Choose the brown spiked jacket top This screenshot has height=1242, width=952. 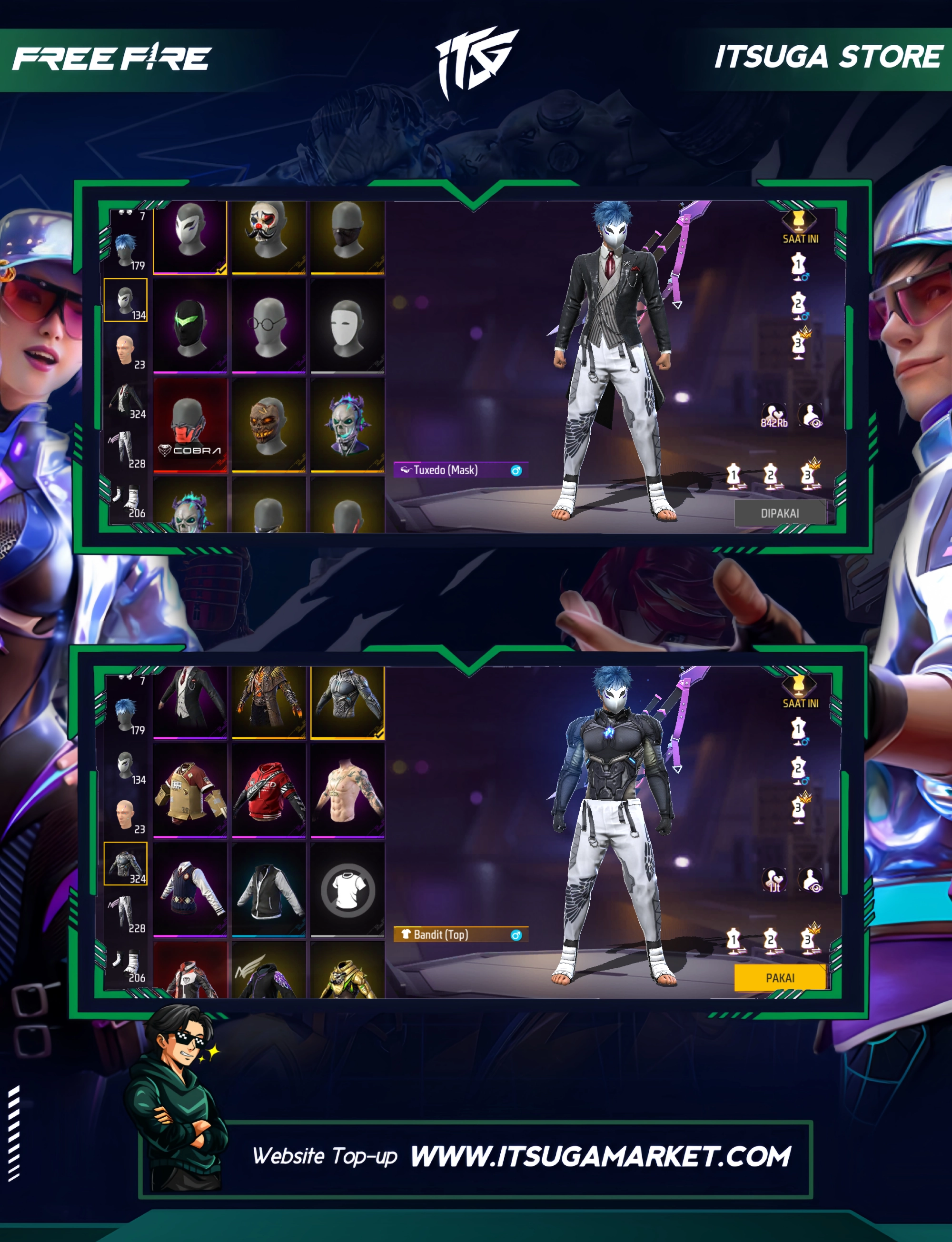tap(268, 703)
